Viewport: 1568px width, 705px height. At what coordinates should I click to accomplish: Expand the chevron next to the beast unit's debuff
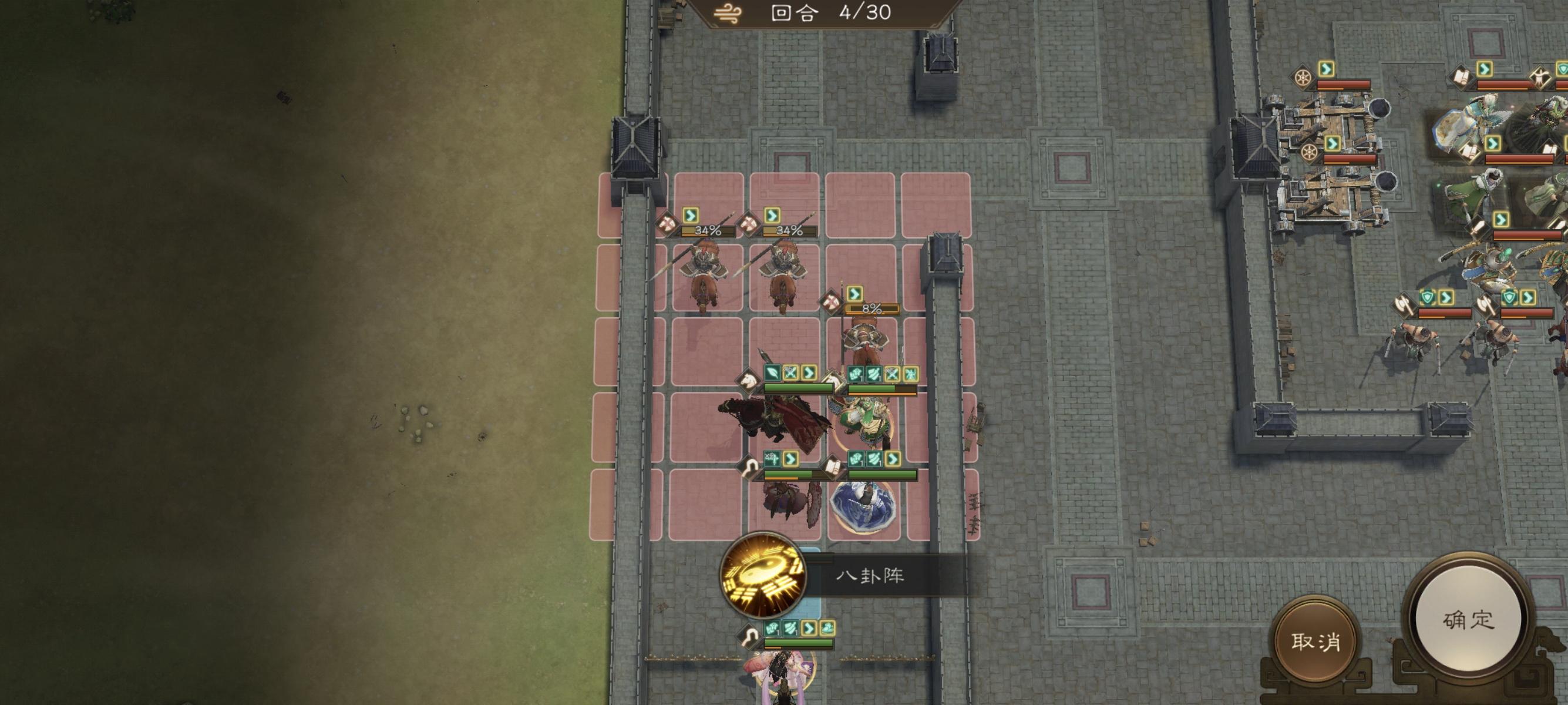pos(791,459)
